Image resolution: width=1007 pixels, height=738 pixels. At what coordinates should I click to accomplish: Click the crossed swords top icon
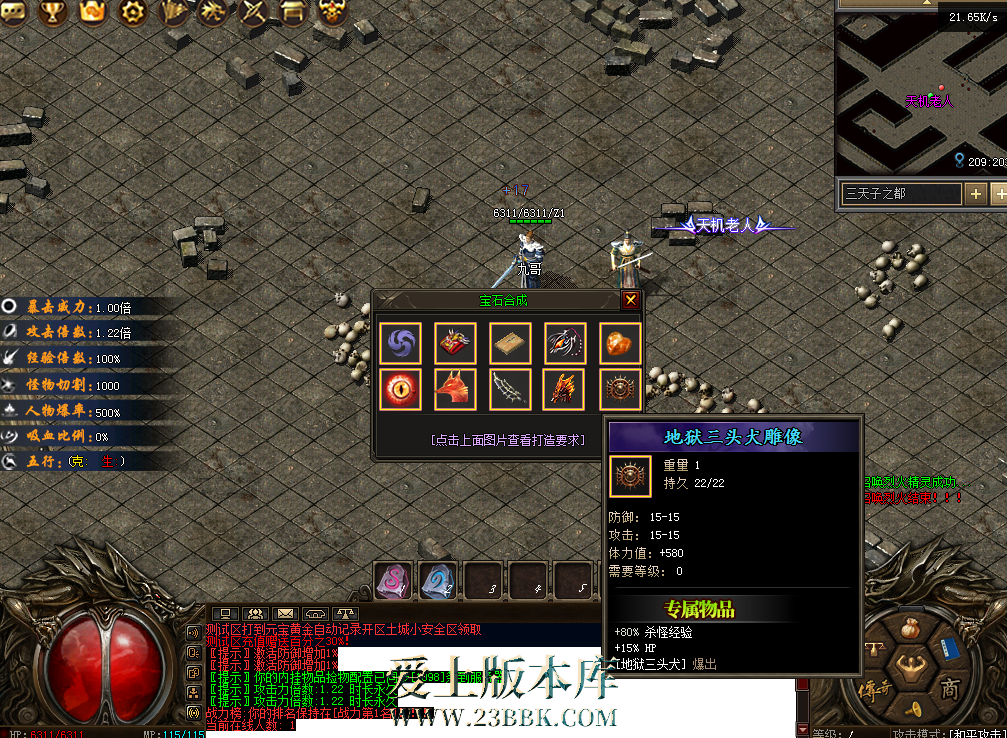click(255, 12)
